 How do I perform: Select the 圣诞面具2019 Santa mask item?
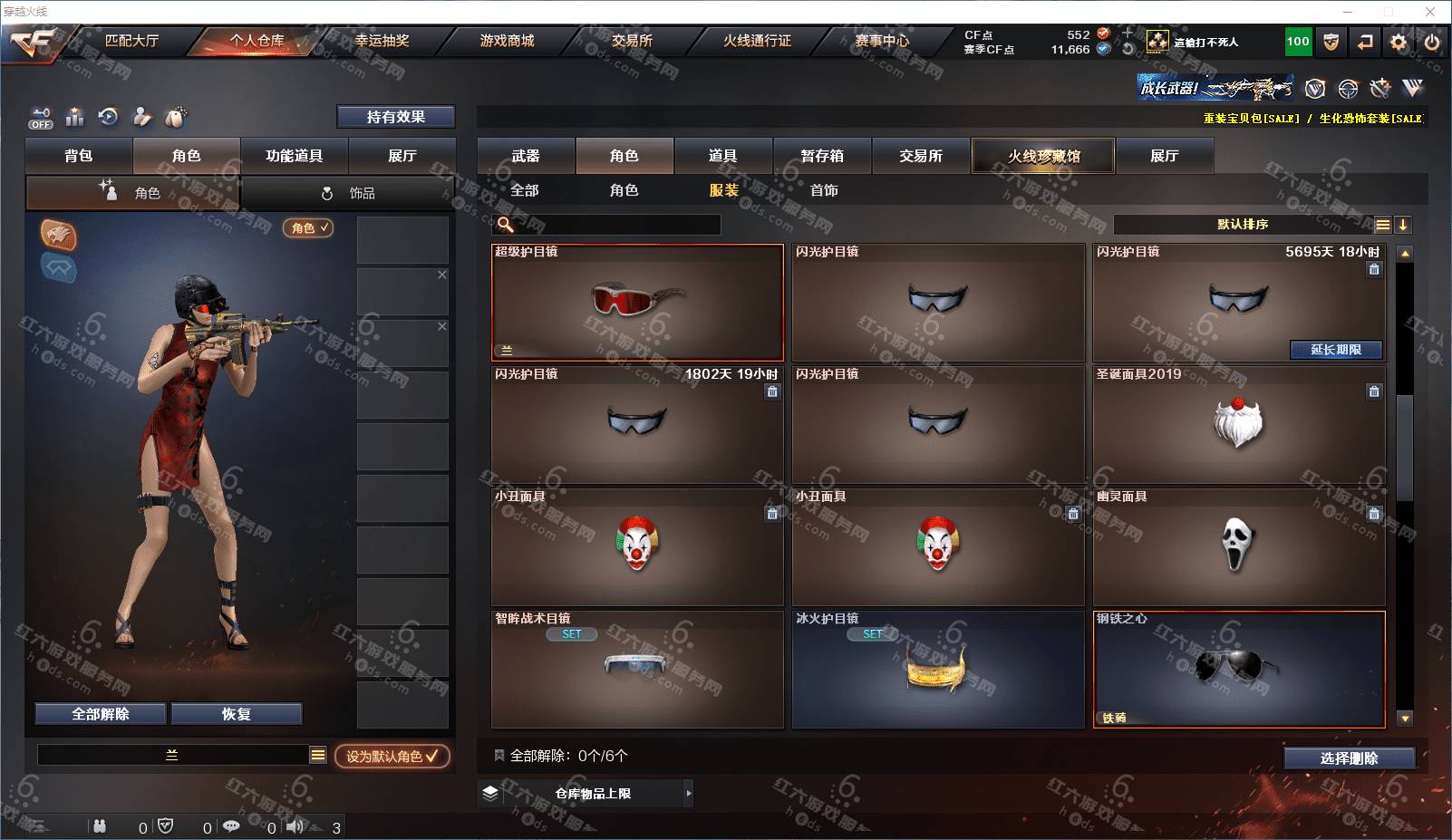click(1238, 424)
